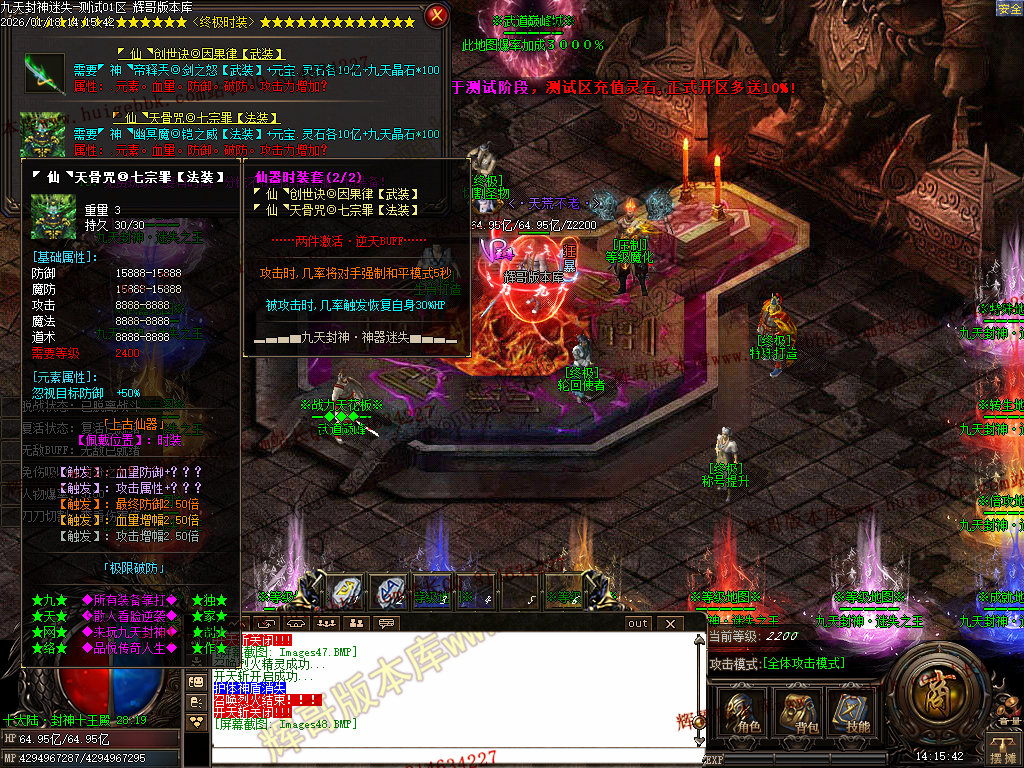Viewport: 1024px width, 768px height.
Task: Open the speech bubble chat channel tab
Action: coord(386,623)
